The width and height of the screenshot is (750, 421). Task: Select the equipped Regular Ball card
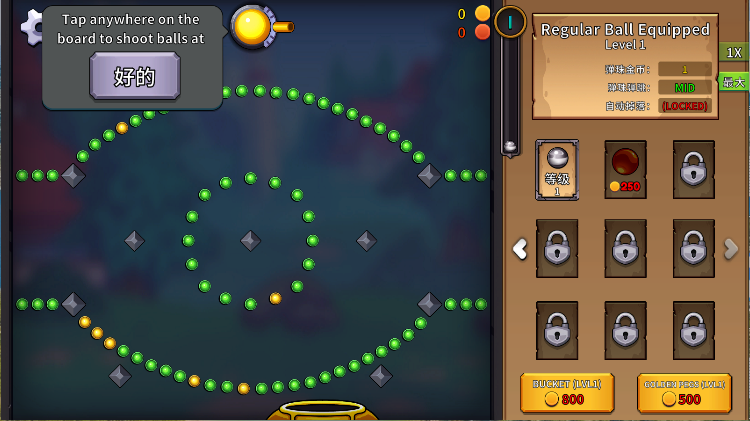[x=557, y=169]
